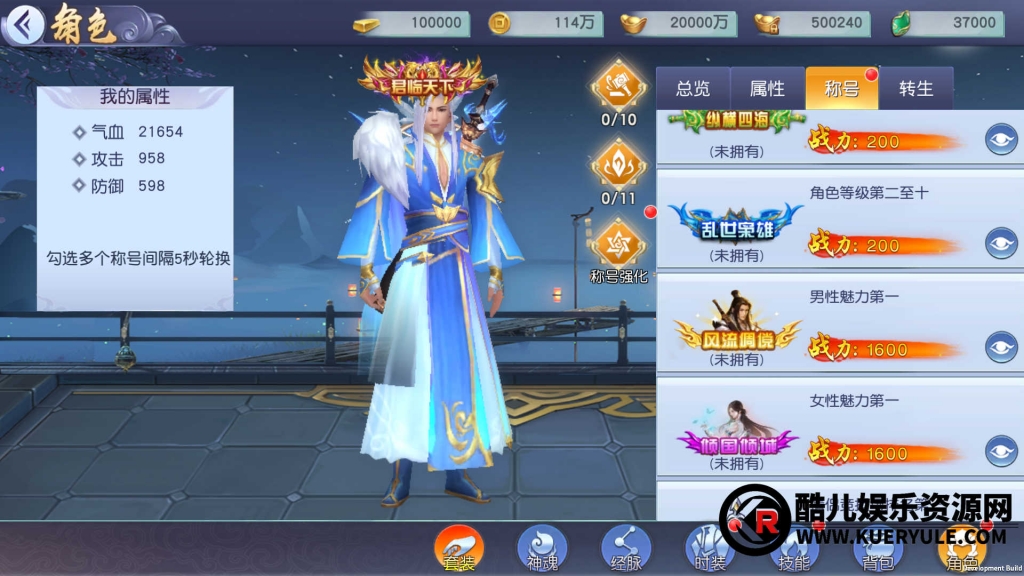
Task: Open the 属性 attributes tab
Action: click(x=767, y=88)
